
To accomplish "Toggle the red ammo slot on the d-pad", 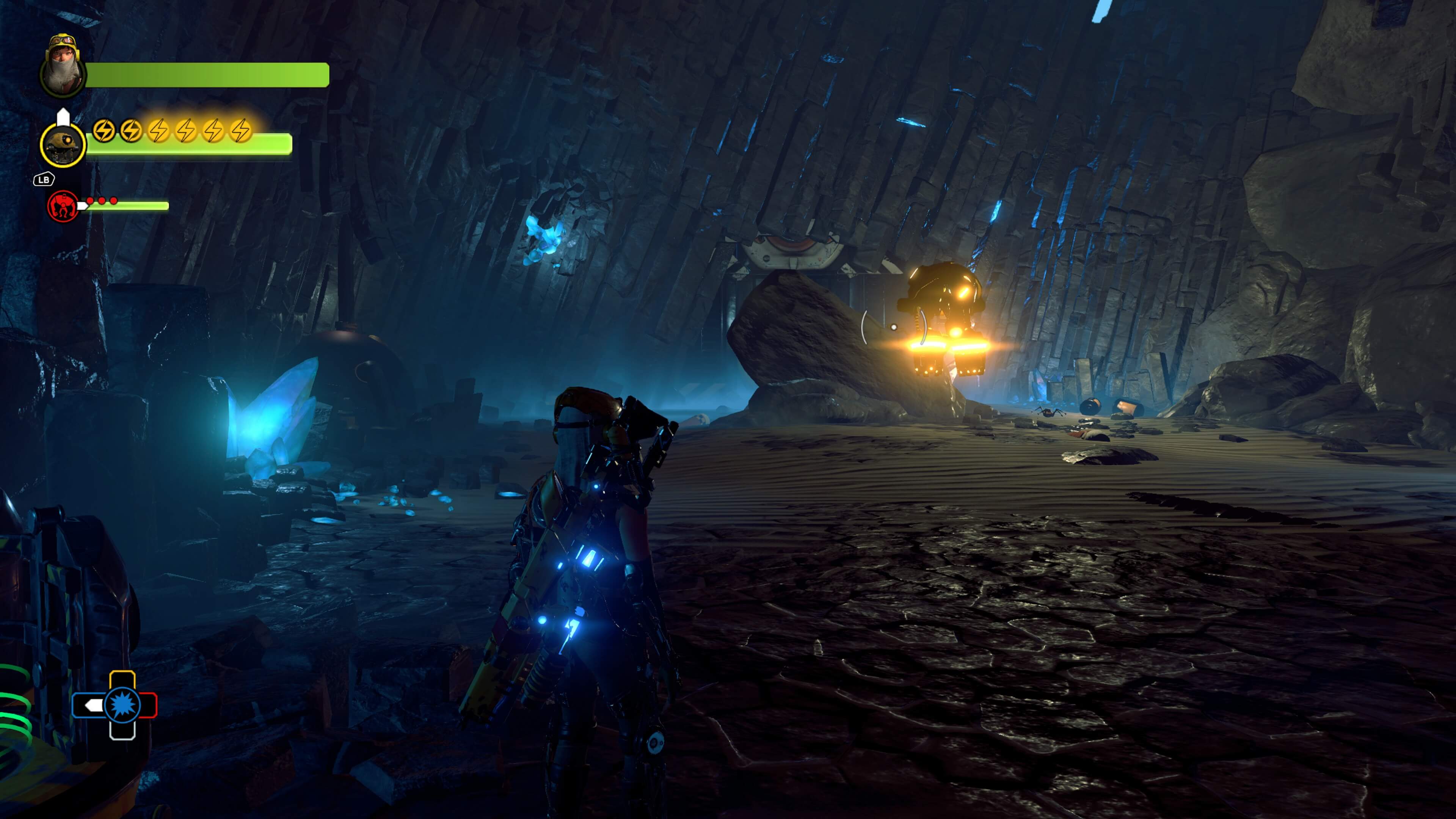I will [148, 705].
